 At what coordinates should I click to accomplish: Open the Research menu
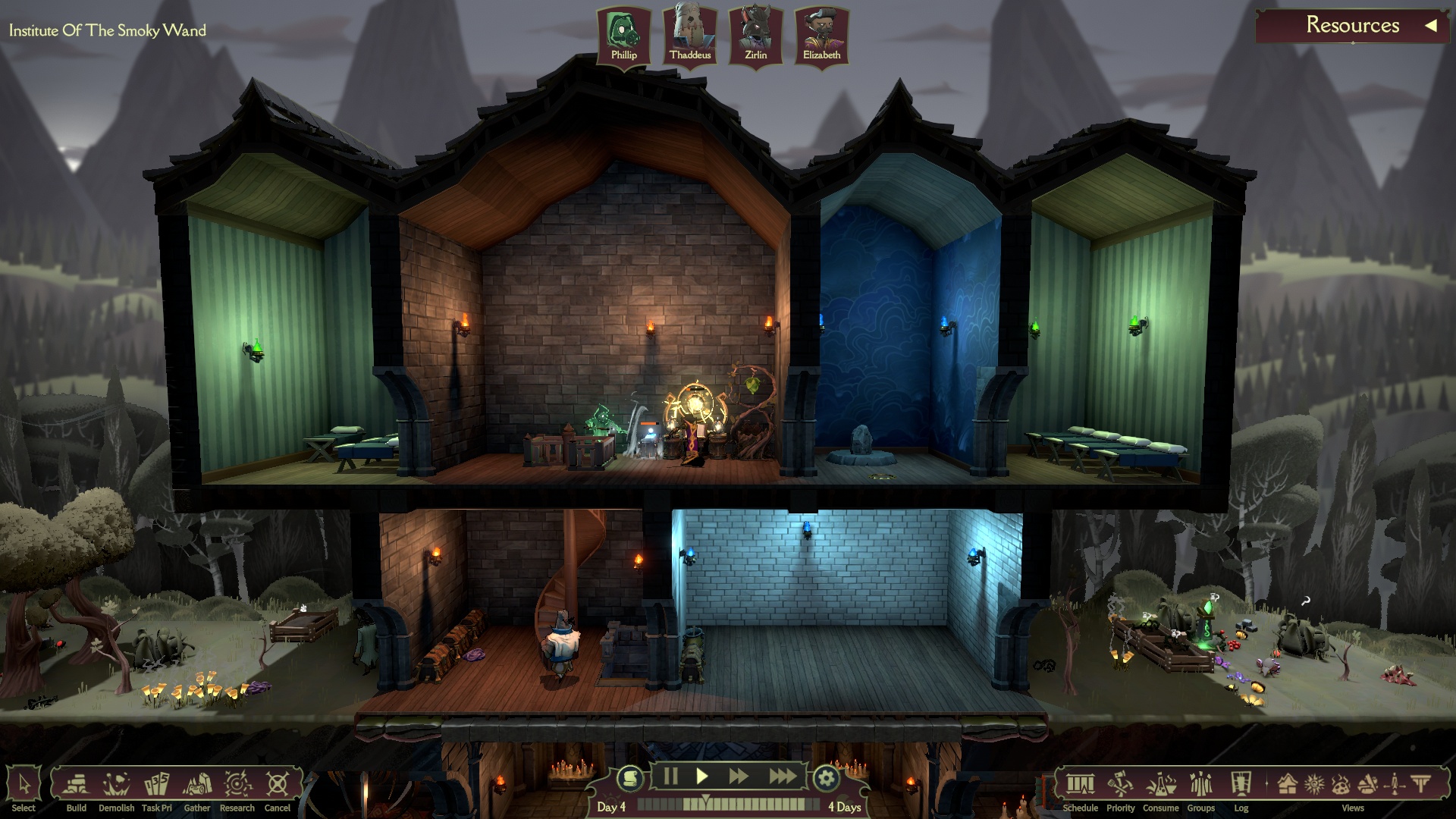(237, 786)
